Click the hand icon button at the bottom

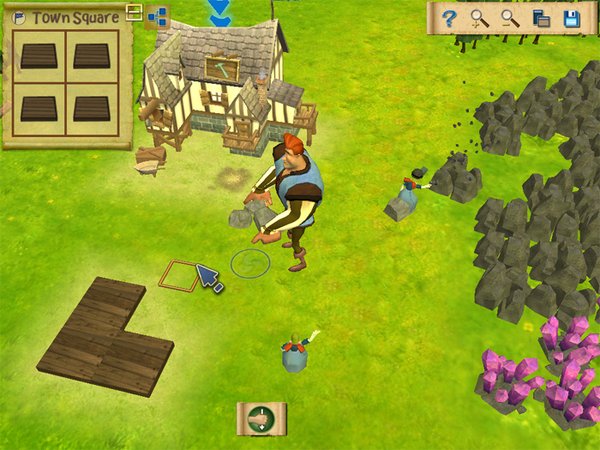coord(261,419)
